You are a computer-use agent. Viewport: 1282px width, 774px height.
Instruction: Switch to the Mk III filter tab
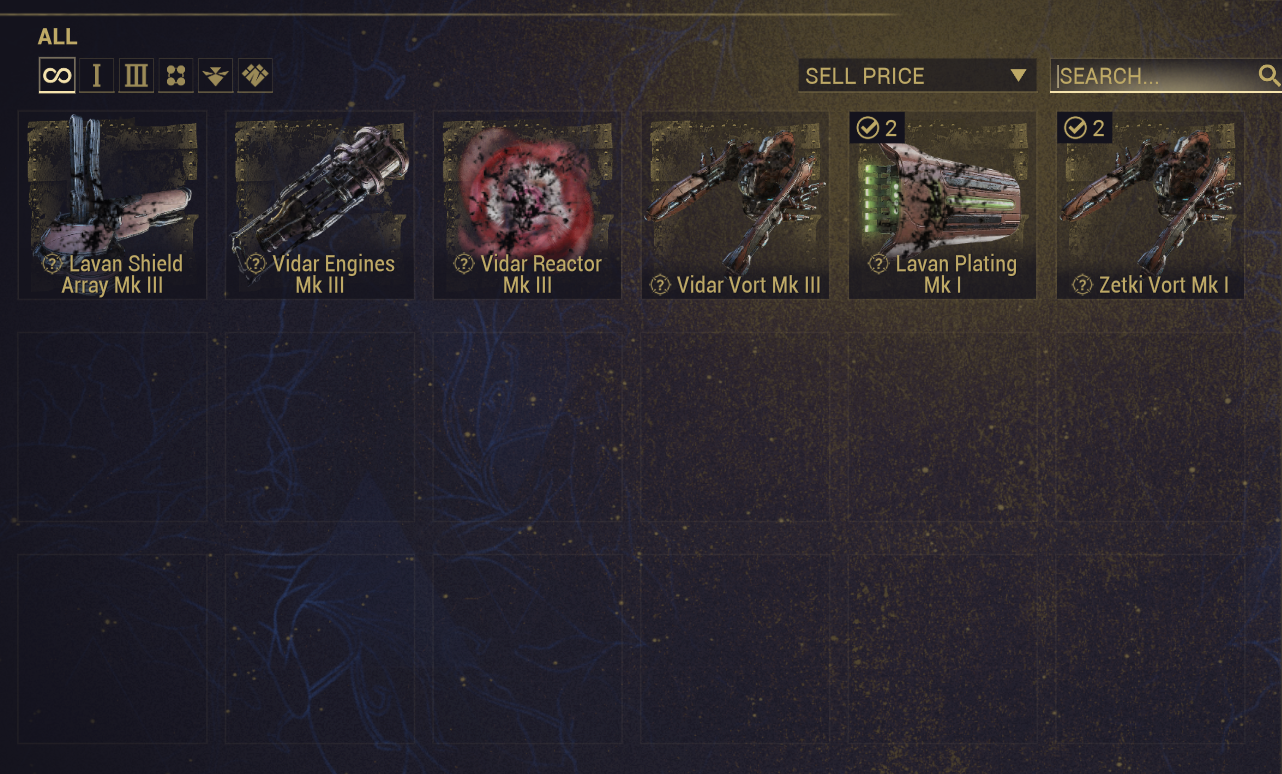[136, 76]
